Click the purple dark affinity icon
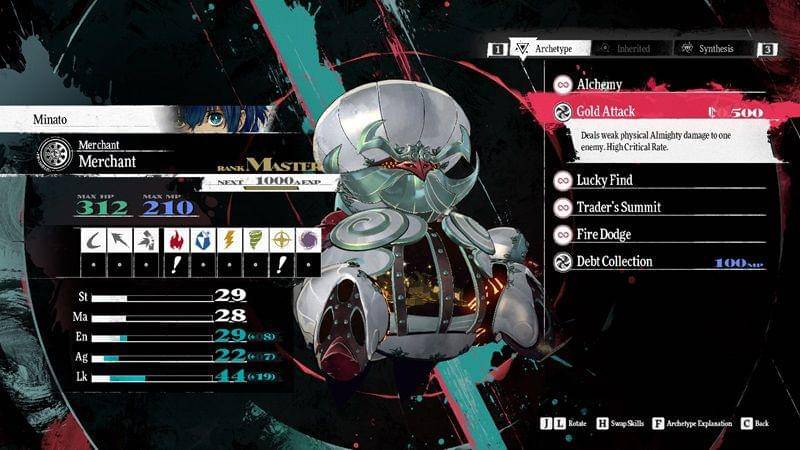 (x=308, y=240)
